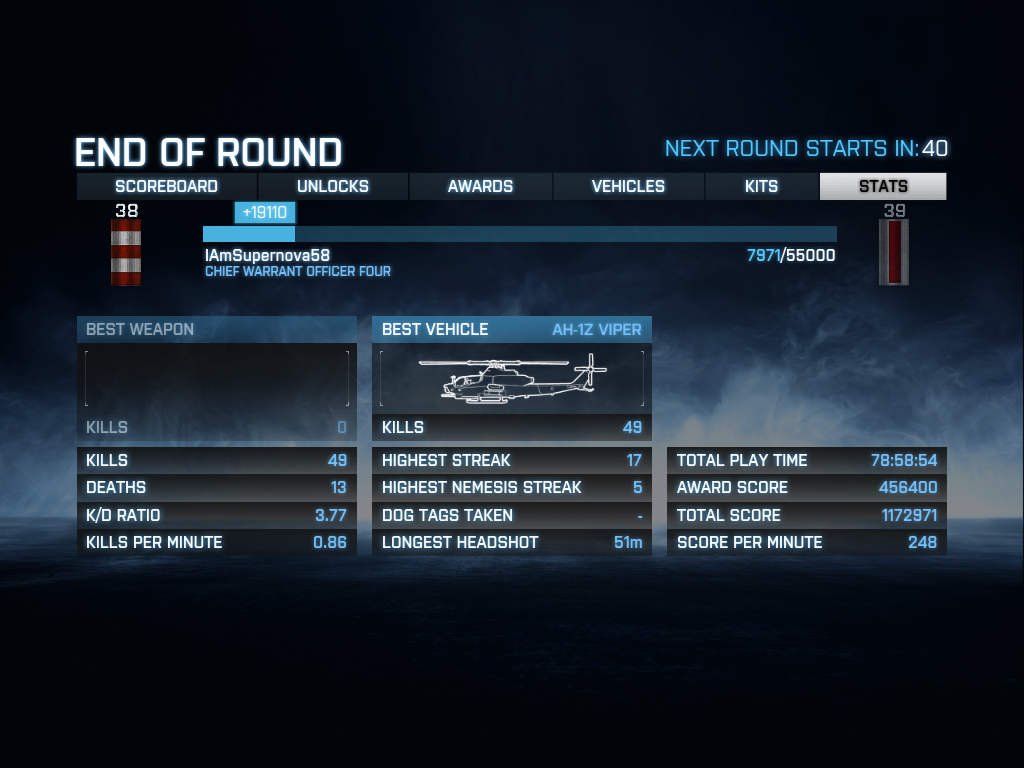Open the Unlocks tab
The height and width of the screenshot is (768, 1024).
(x=333, y=186)
